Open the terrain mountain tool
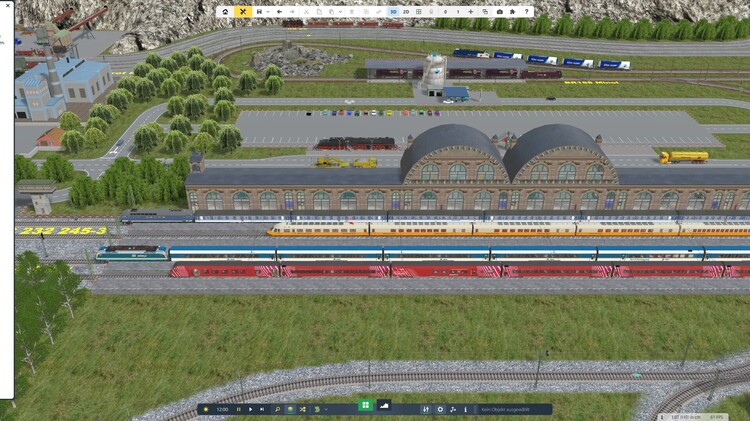This screenshot has height=421, width=750. (385, 405)
